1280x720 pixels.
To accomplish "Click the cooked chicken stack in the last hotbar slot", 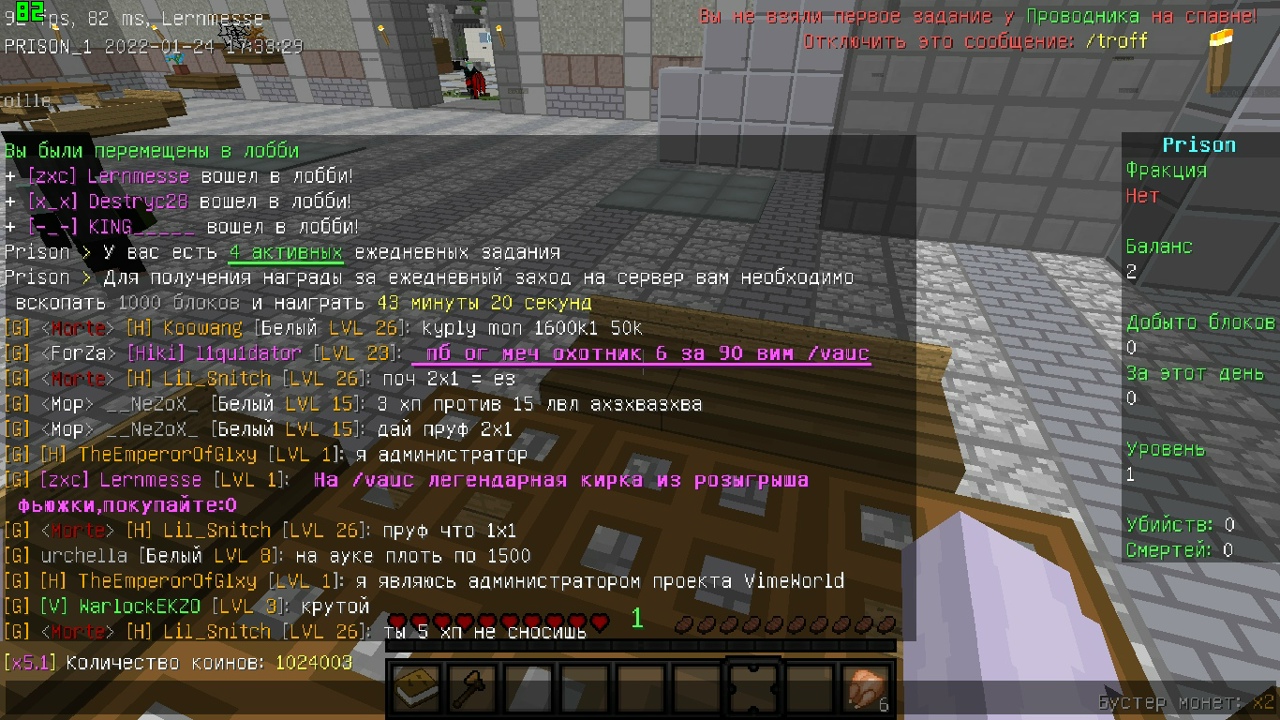I will pyautogui.click(x=864, y=686).
